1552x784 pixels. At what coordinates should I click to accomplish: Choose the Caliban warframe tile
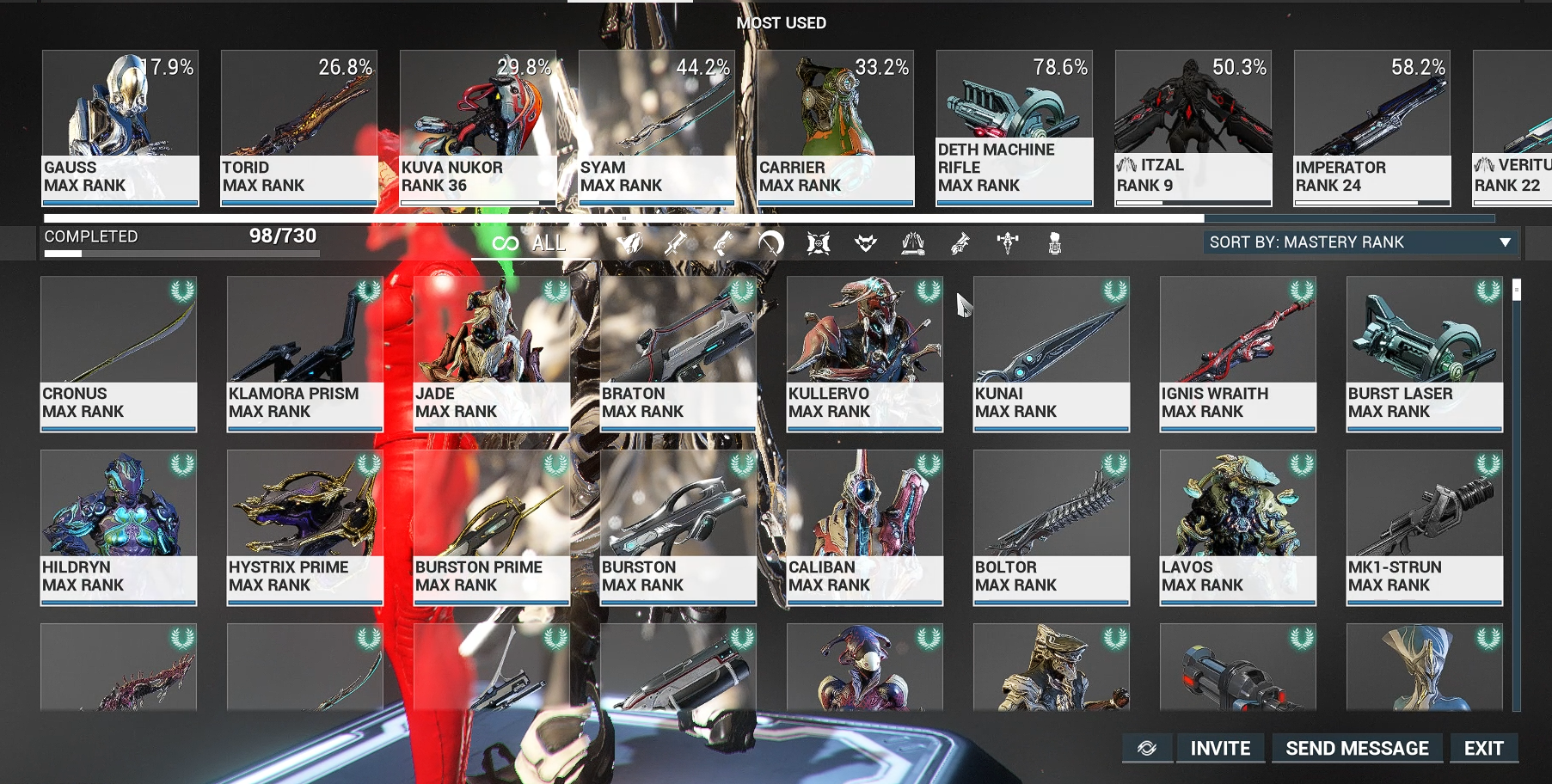coord(865,528)
